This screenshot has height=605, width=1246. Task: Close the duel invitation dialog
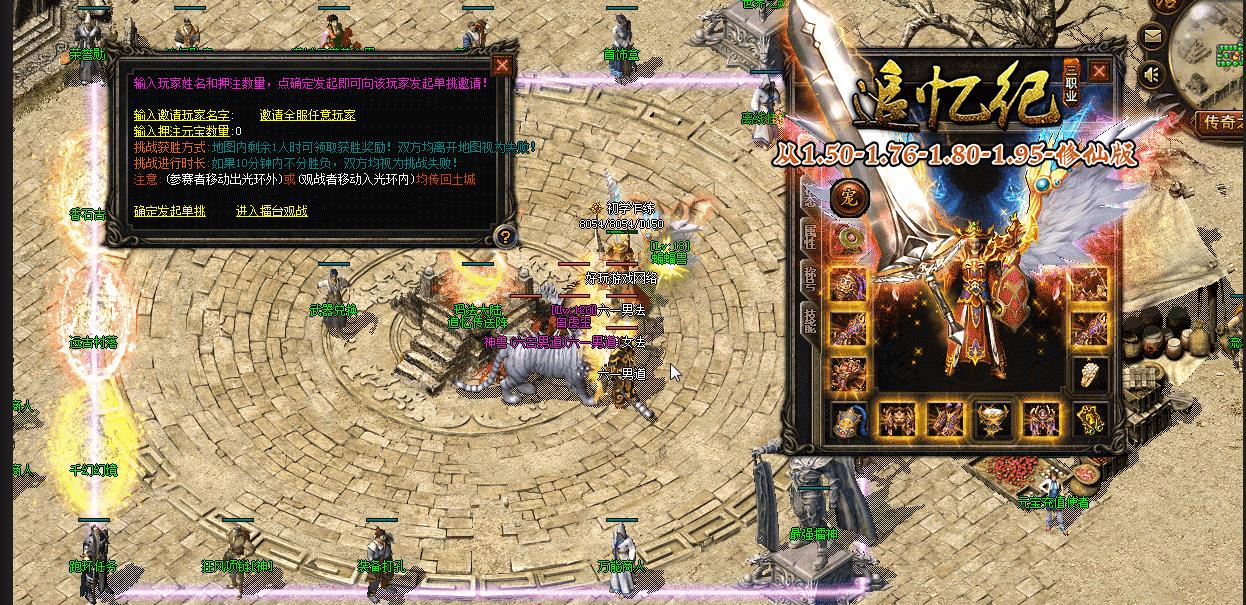click(x=502, y=67)
